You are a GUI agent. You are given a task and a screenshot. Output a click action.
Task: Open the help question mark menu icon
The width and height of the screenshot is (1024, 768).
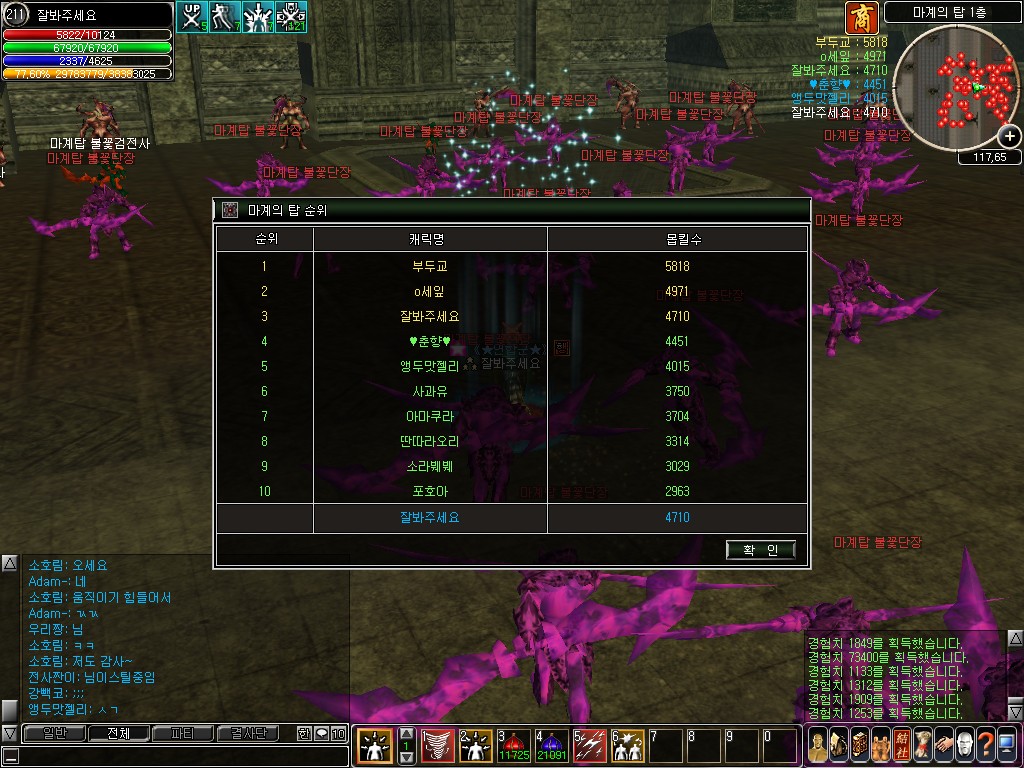pos(985,746)
